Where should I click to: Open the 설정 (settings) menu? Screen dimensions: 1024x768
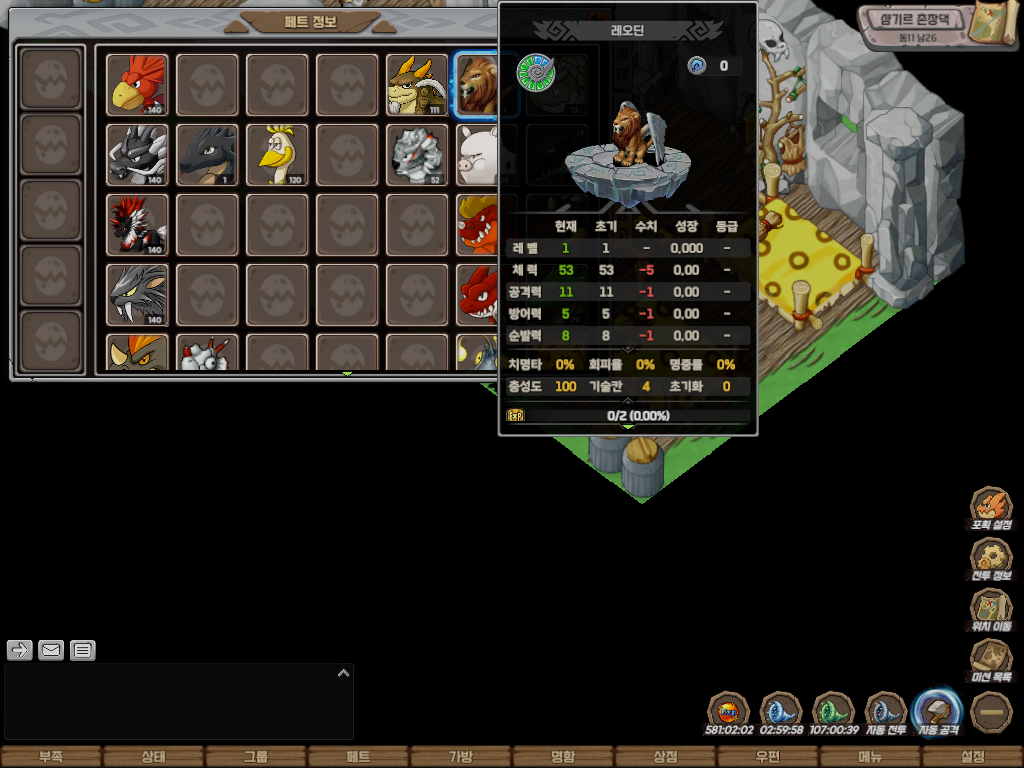coord(972,757)
